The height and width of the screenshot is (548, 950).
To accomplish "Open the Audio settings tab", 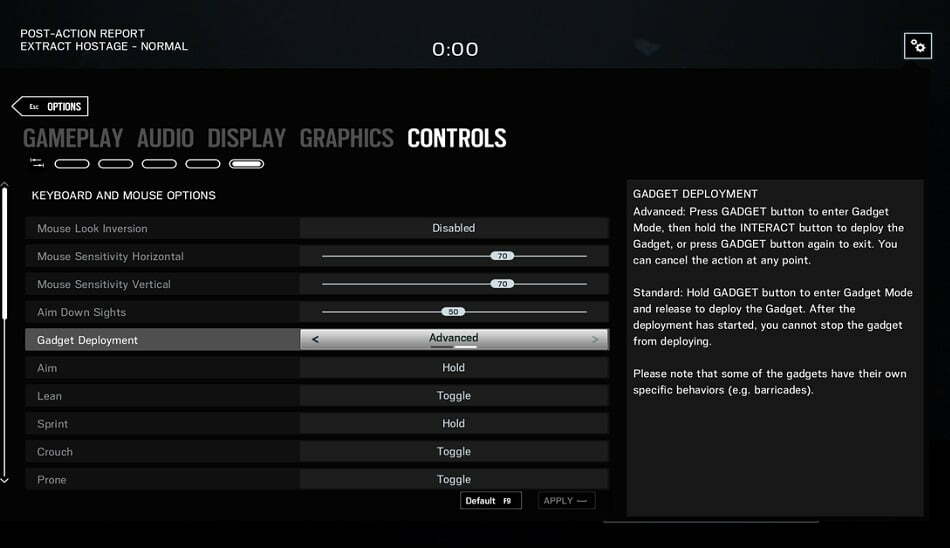I will coord(165,138).
